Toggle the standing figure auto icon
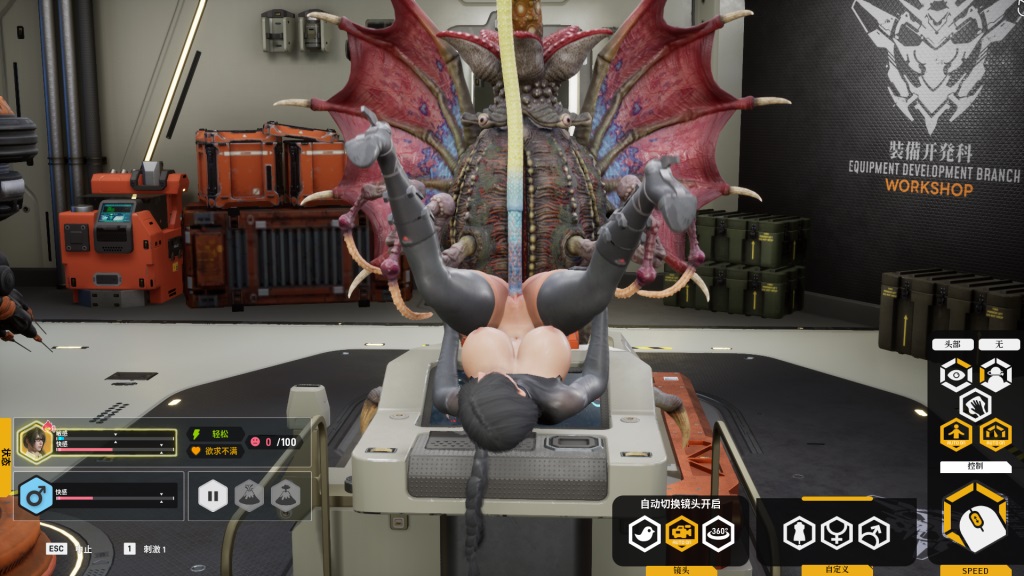This screenshot has width=1024, height=576. tap(956, 434)
